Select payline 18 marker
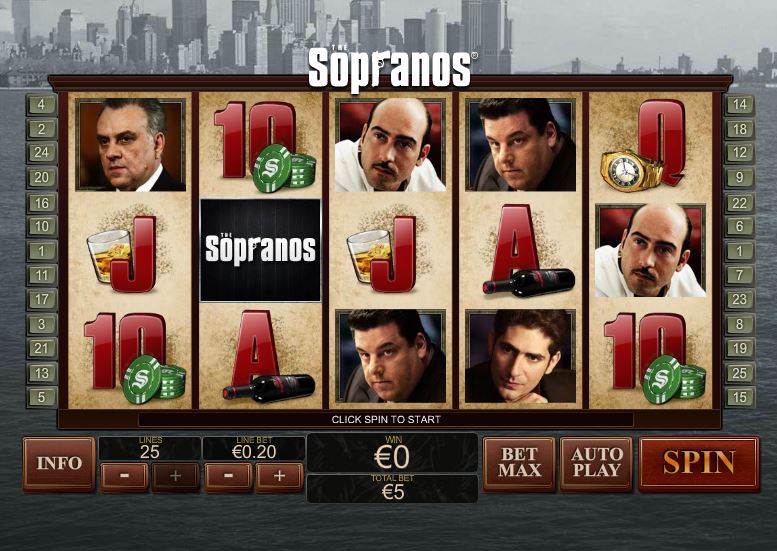The height and width of the screenshot is (551, 777). click(740, 129)
